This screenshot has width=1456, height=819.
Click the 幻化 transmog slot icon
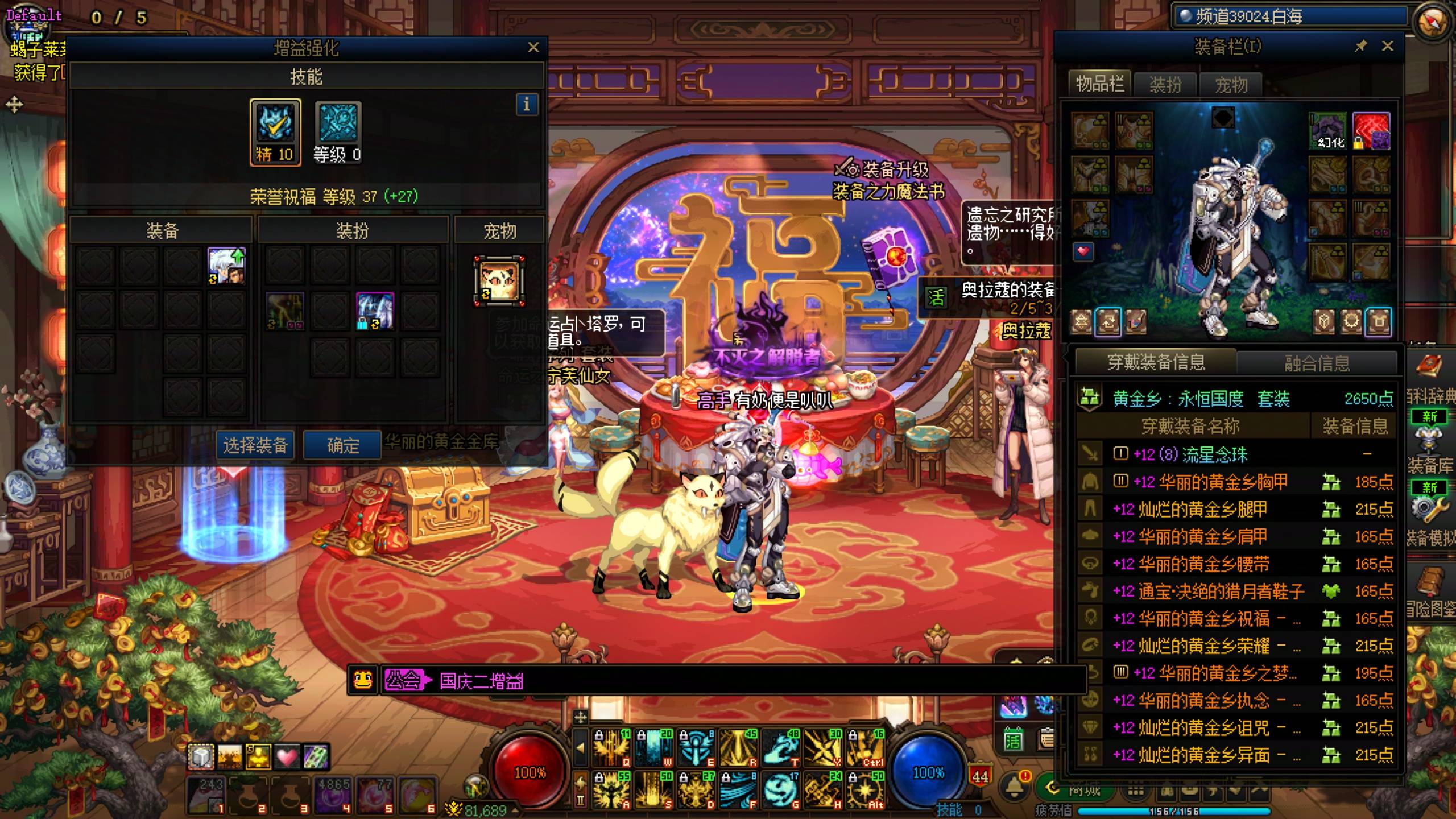click(x=1327, y=131)
